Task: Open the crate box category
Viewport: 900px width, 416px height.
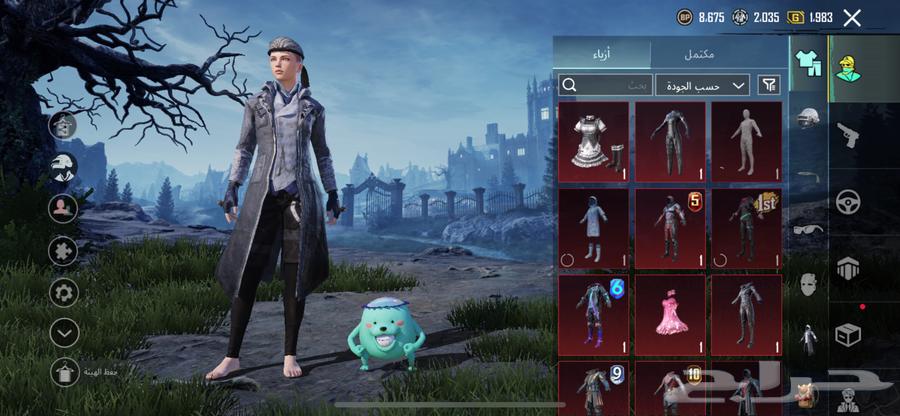Action: (848, 335)
